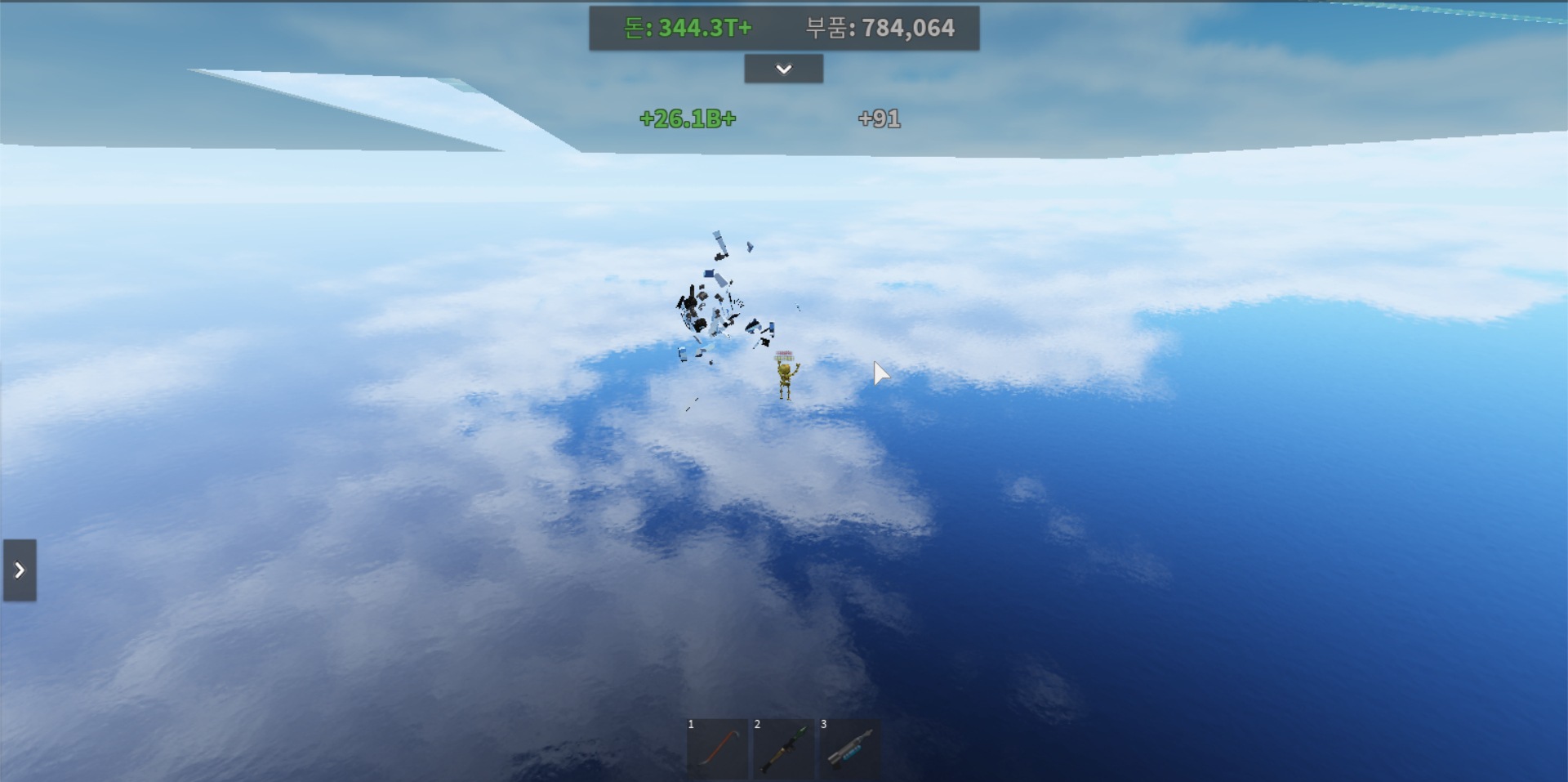Select the crowbar in hotbar slot 1

717,749
